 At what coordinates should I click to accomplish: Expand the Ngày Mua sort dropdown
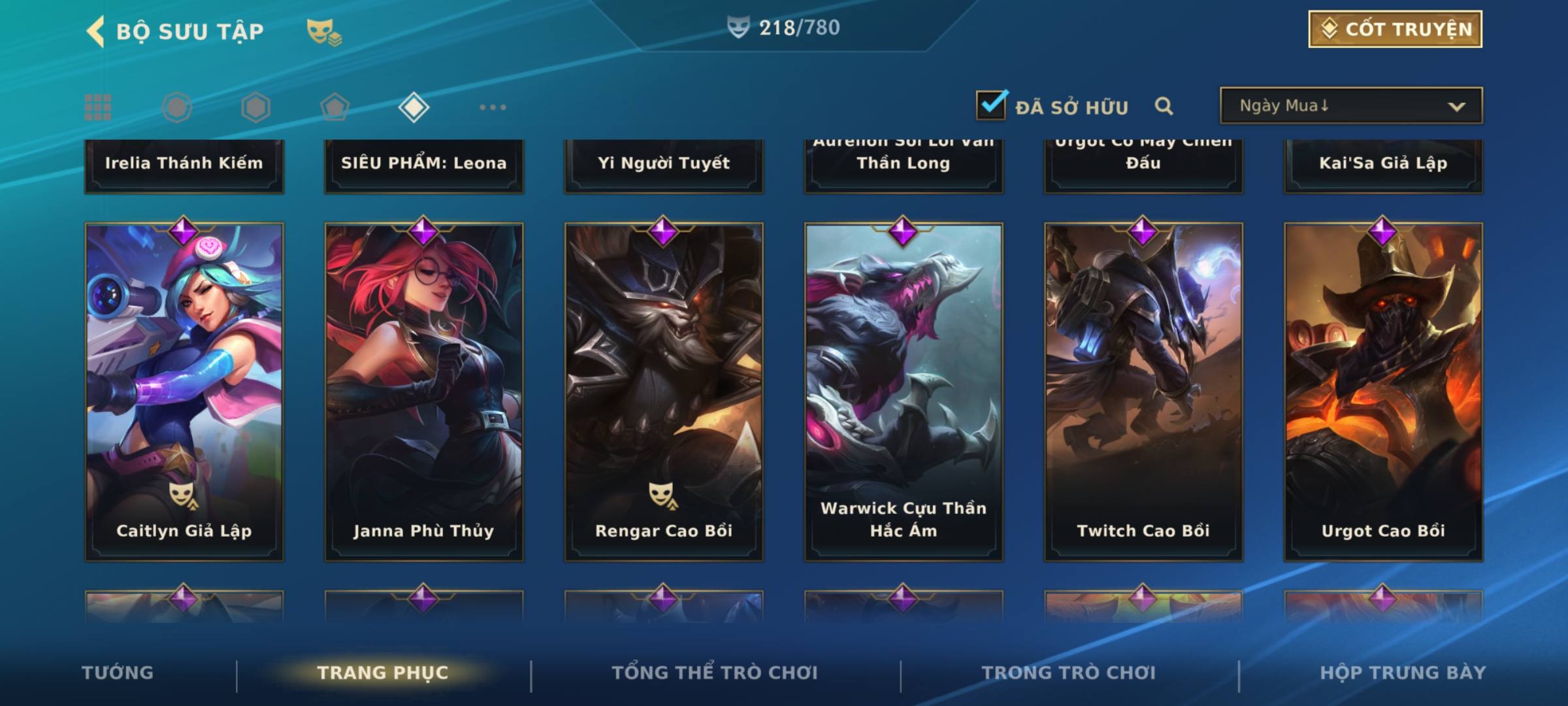click(x=1350, y=106)
